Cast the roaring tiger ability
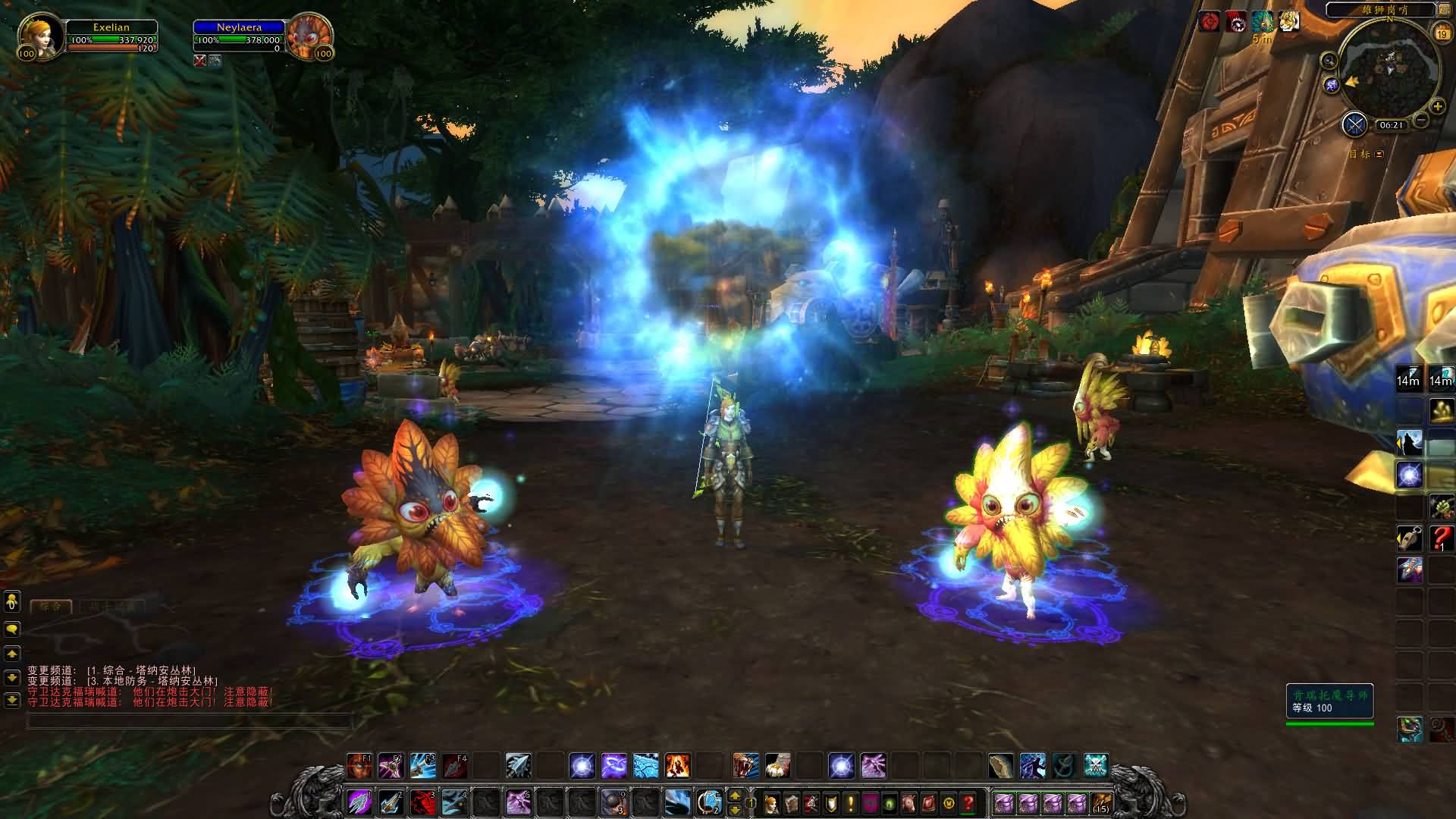 click(745, 765)
